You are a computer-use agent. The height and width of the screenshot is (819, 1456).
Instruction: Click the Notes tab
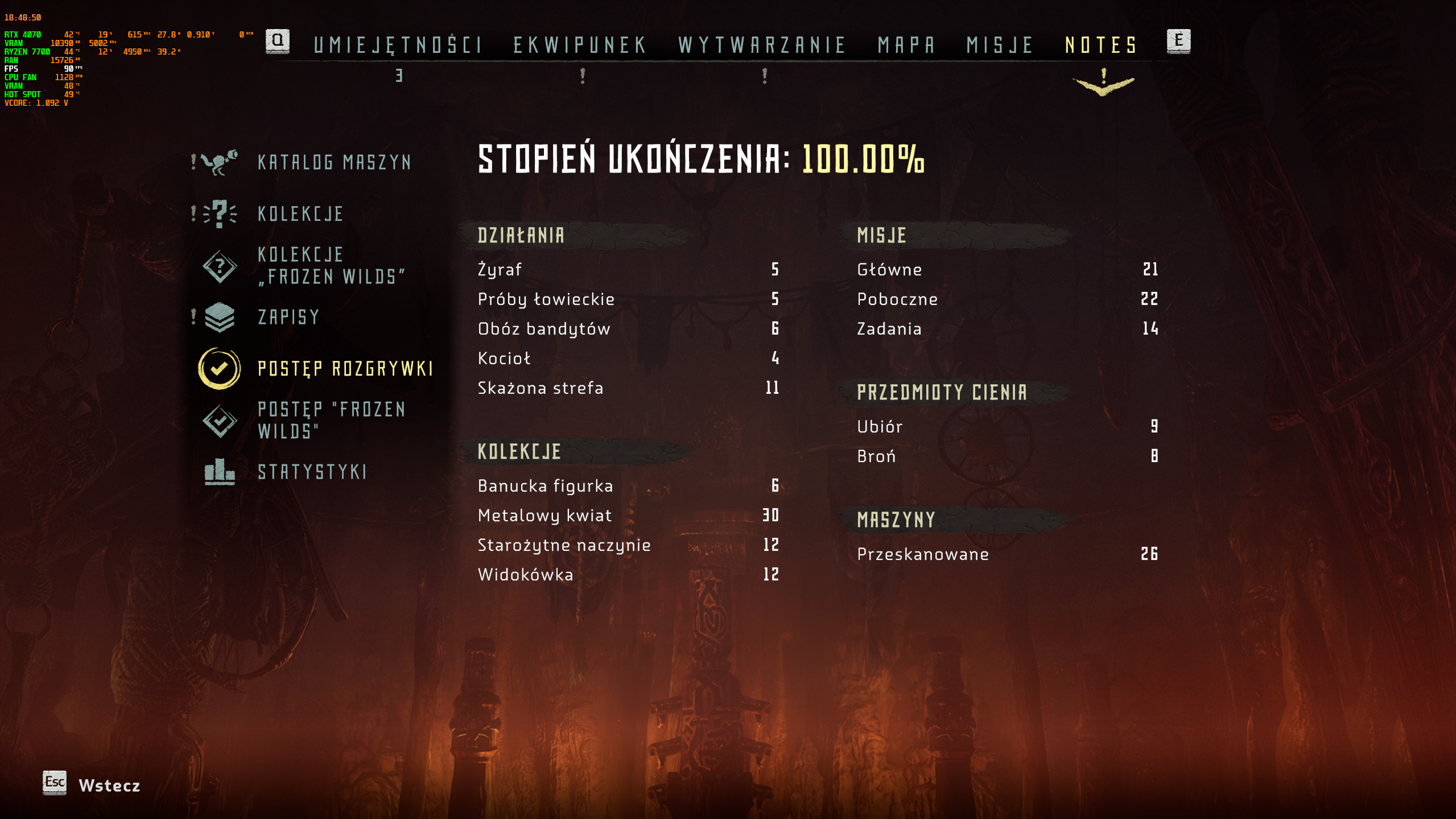pyautogui.click(x=1101, y=45)
